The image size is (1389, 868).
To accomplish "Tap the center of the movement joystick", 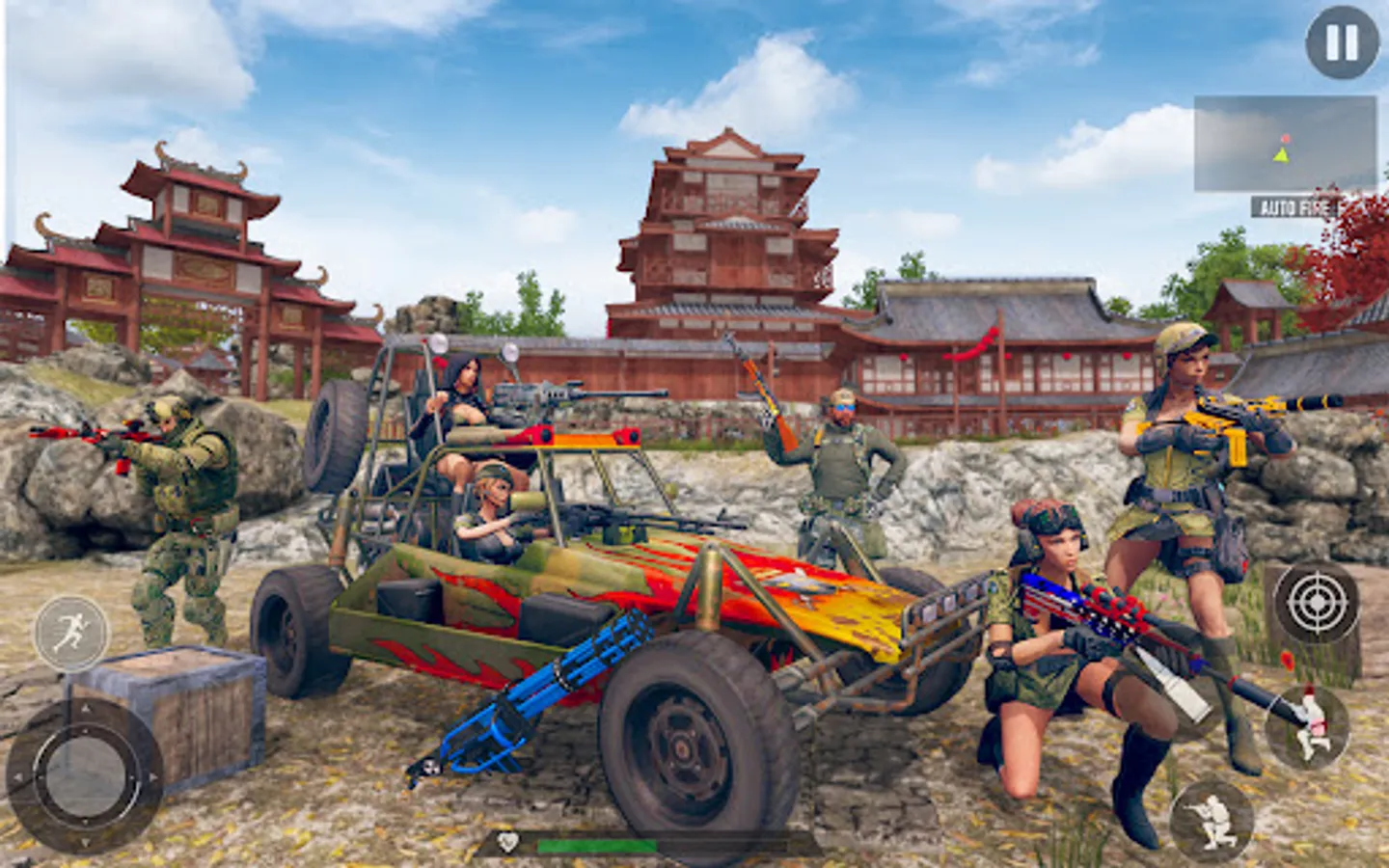I will pos(85,774).
